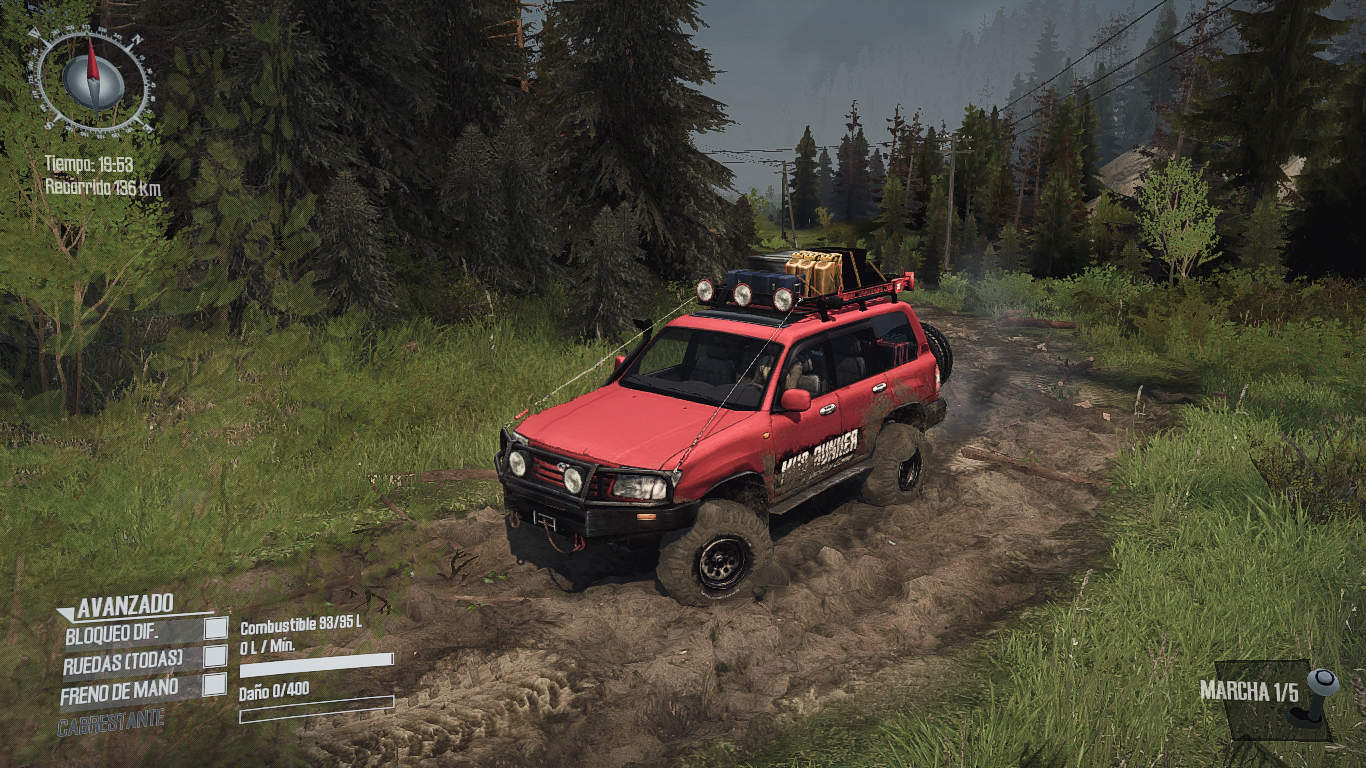
Task: Select the Cabrestante winch option
Action: click(x=111, y=722)
